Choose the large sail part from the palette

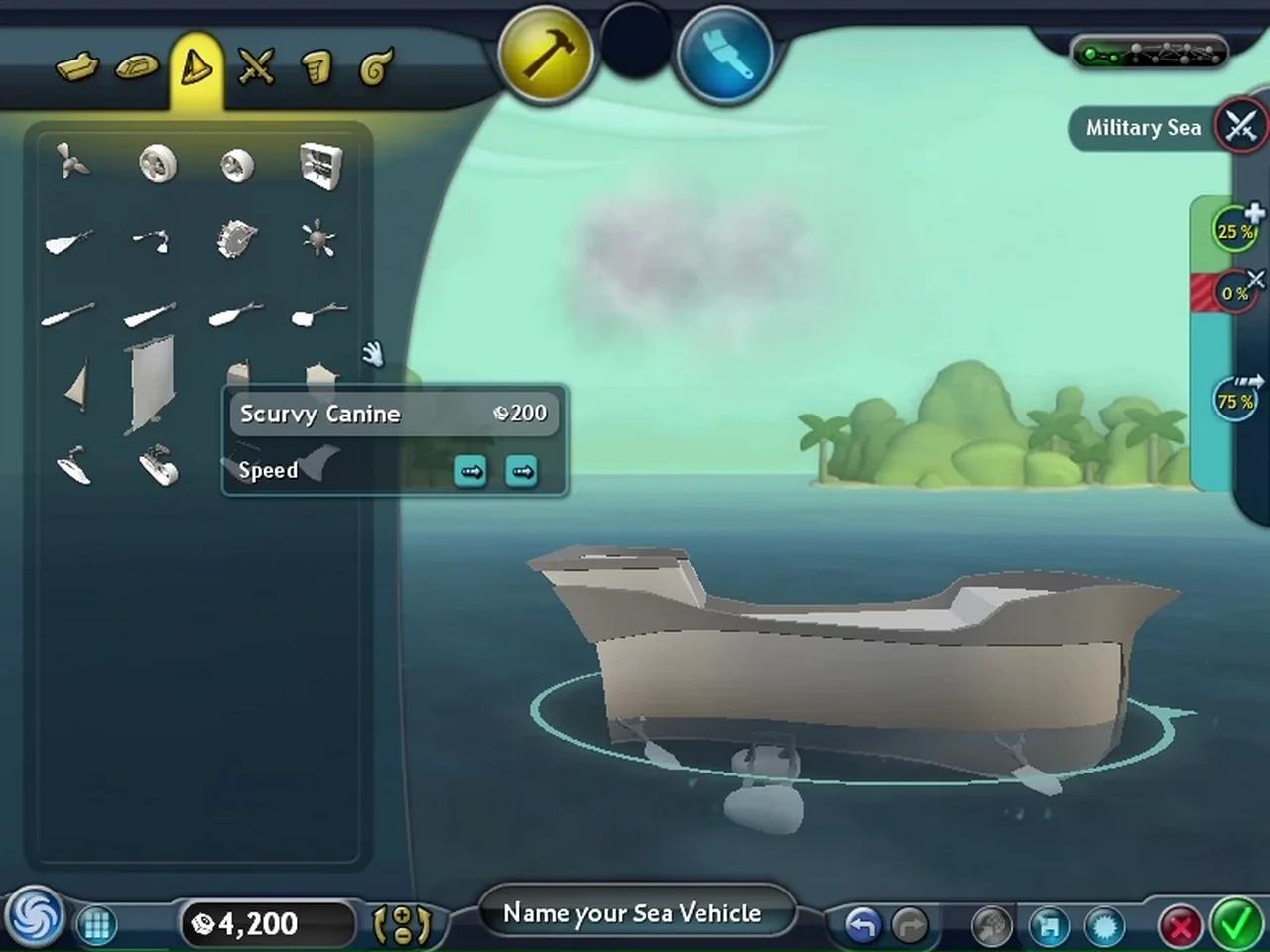point(149,387)
